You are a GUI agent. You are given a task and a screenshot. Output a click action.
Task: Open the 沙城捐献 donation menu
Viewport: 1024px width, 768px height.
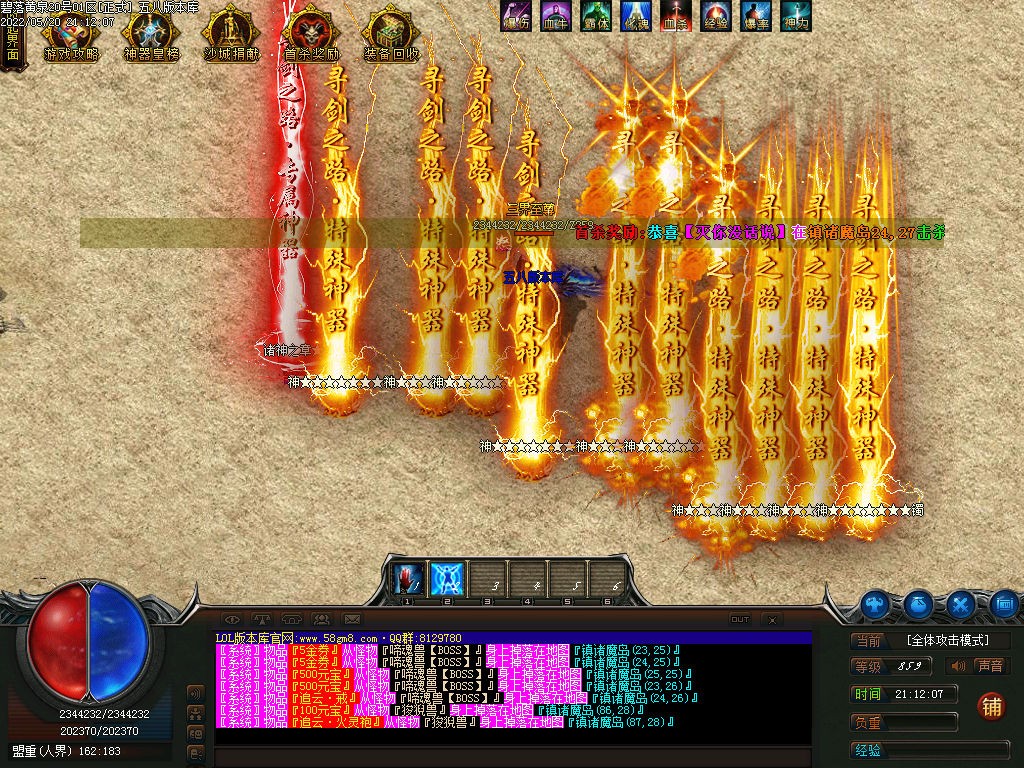[x=230, y=38]
